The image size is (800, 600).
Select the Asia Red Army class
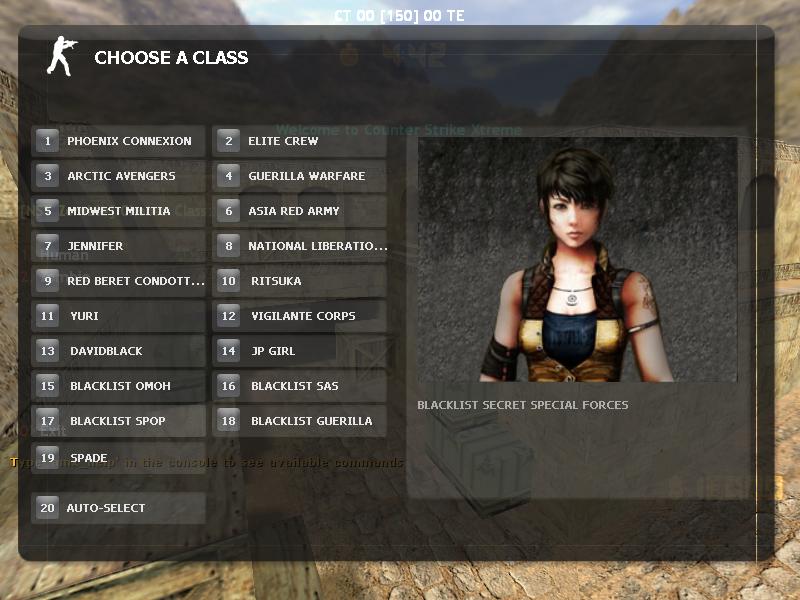(299, 211)
